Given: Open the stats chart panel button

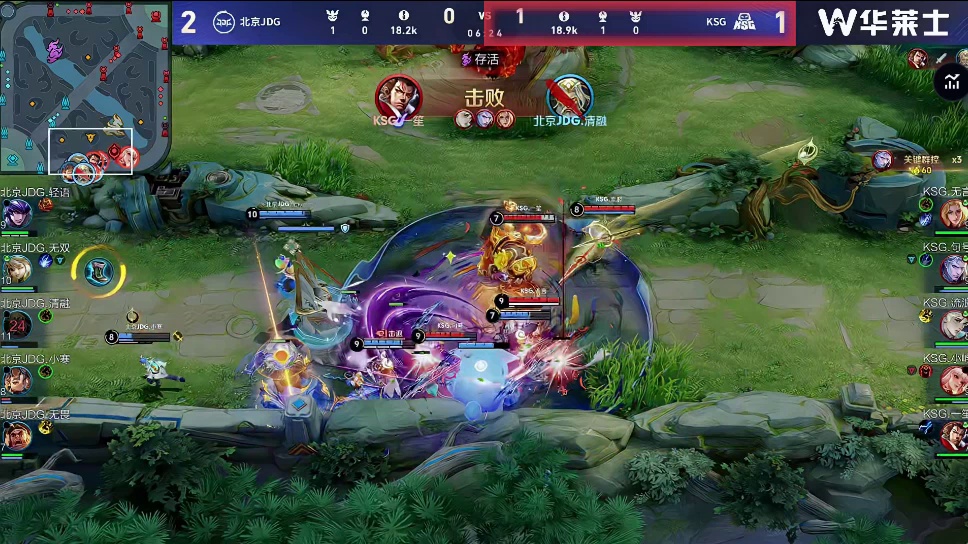Looking at the screenshot, I should (948, 83).
